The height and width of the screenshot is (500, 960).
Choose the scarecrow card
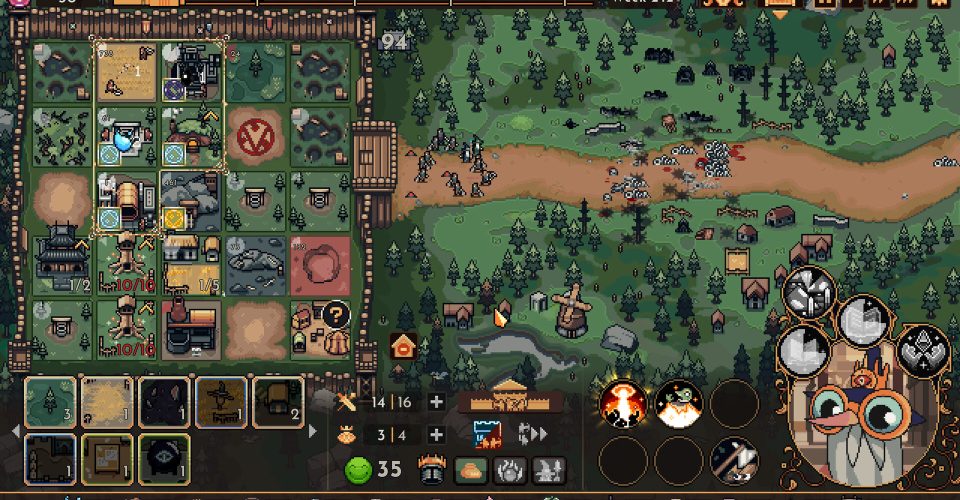[x=221, y=402]
